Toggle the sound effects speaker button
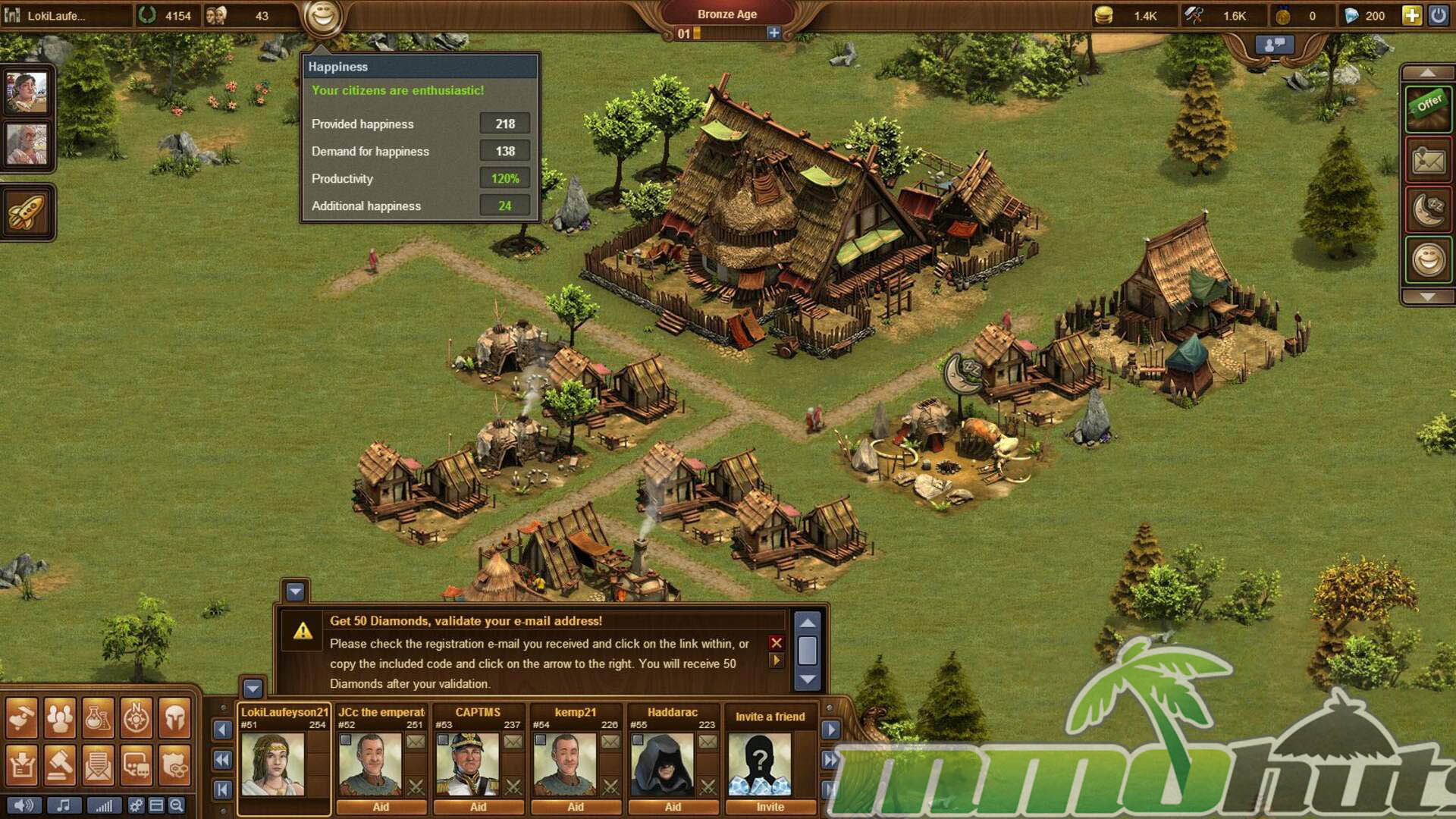 [24, 805]
